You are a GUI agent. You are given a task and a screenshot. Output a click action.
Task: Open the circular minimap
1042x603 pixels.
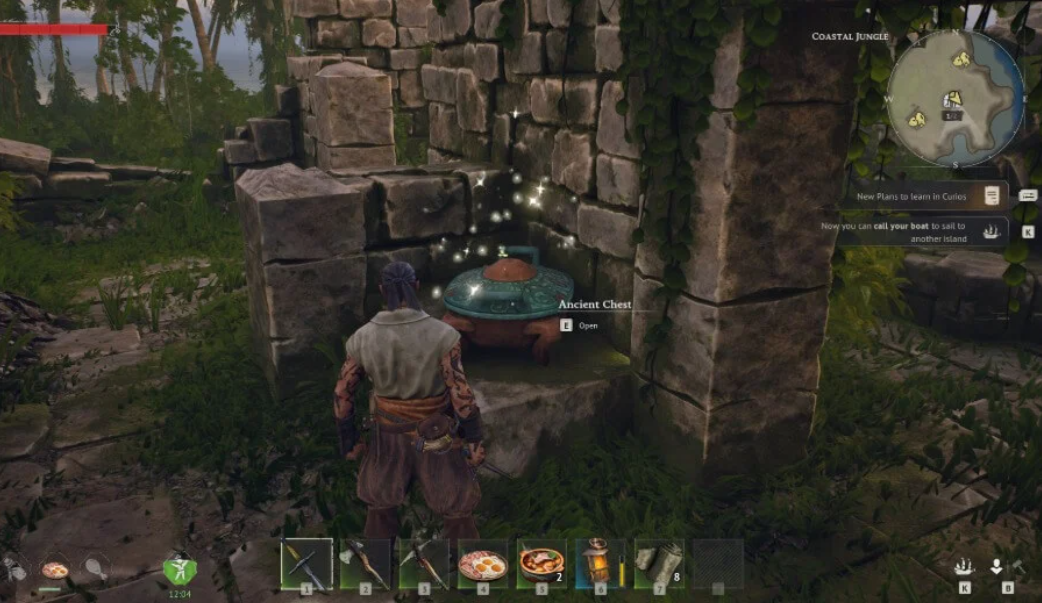pyautogui.click(x=955, y=98)
